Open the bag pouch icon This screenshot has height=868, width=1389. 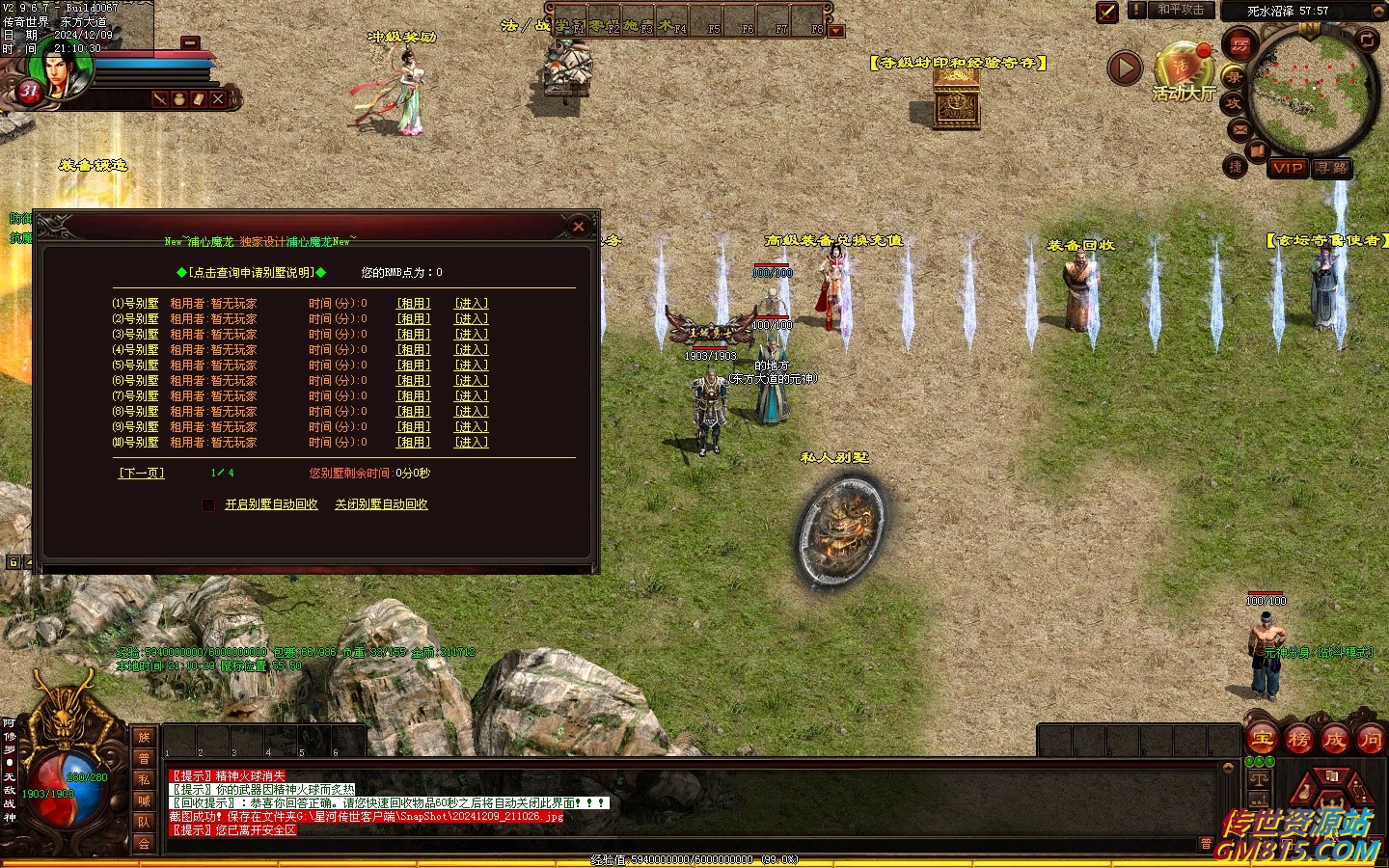[179, 99]
